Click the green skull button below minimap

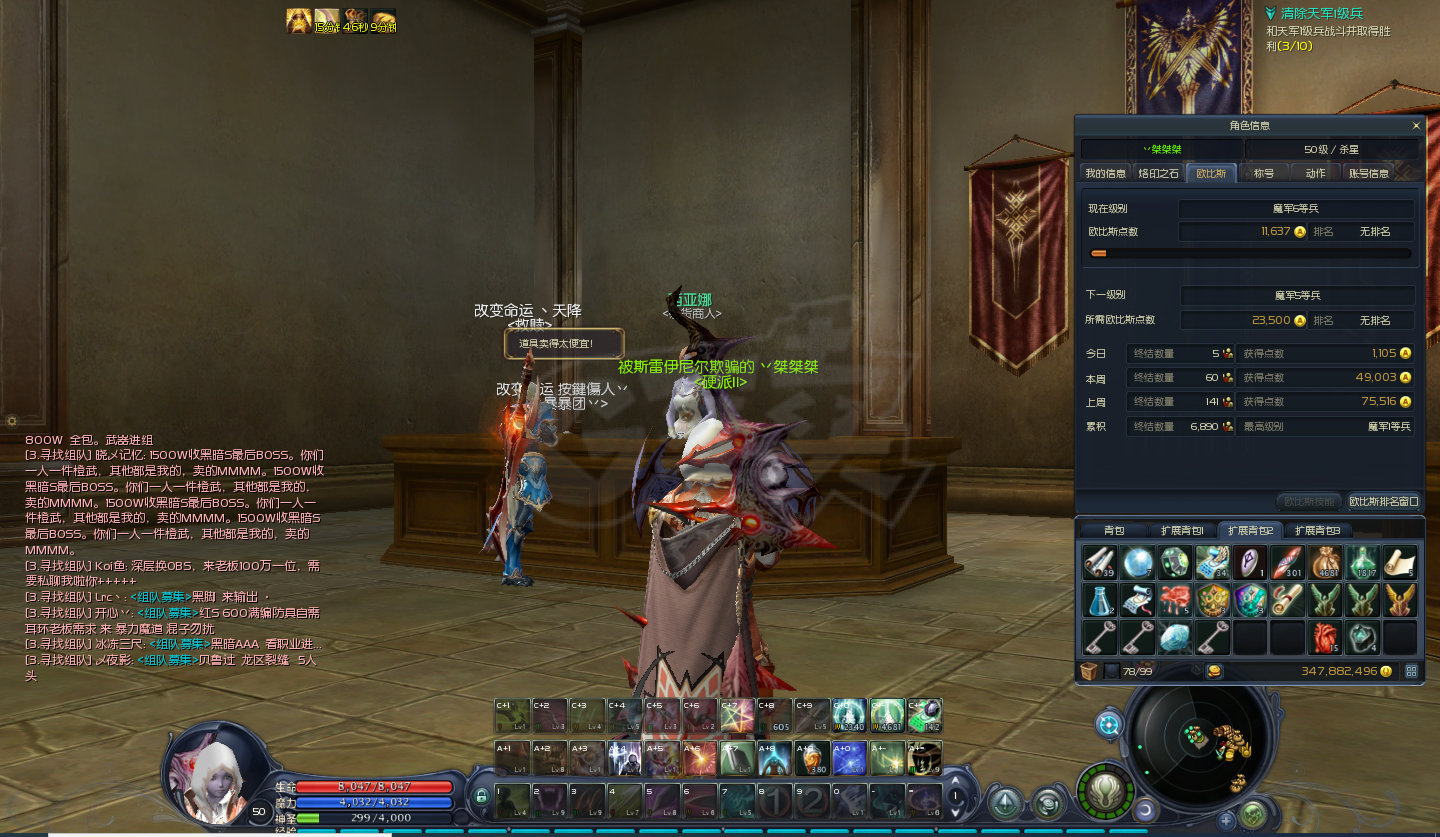coord(1253,815)
